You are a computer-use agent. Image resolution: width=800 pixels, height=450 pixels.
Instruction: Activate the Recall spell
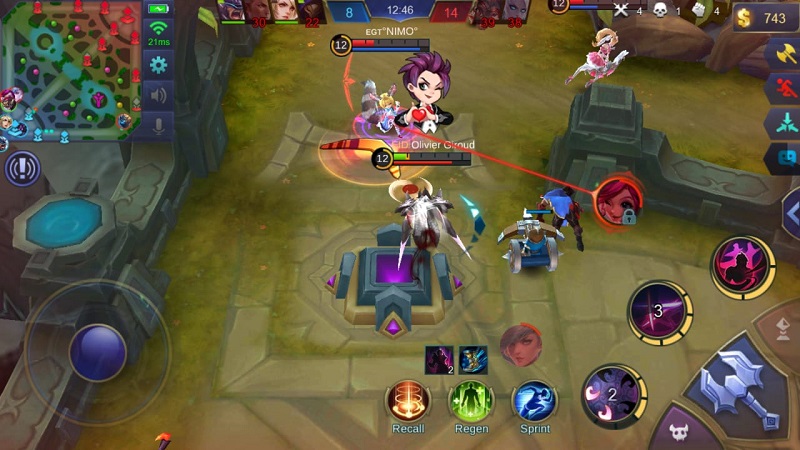(x=407, y=401)
